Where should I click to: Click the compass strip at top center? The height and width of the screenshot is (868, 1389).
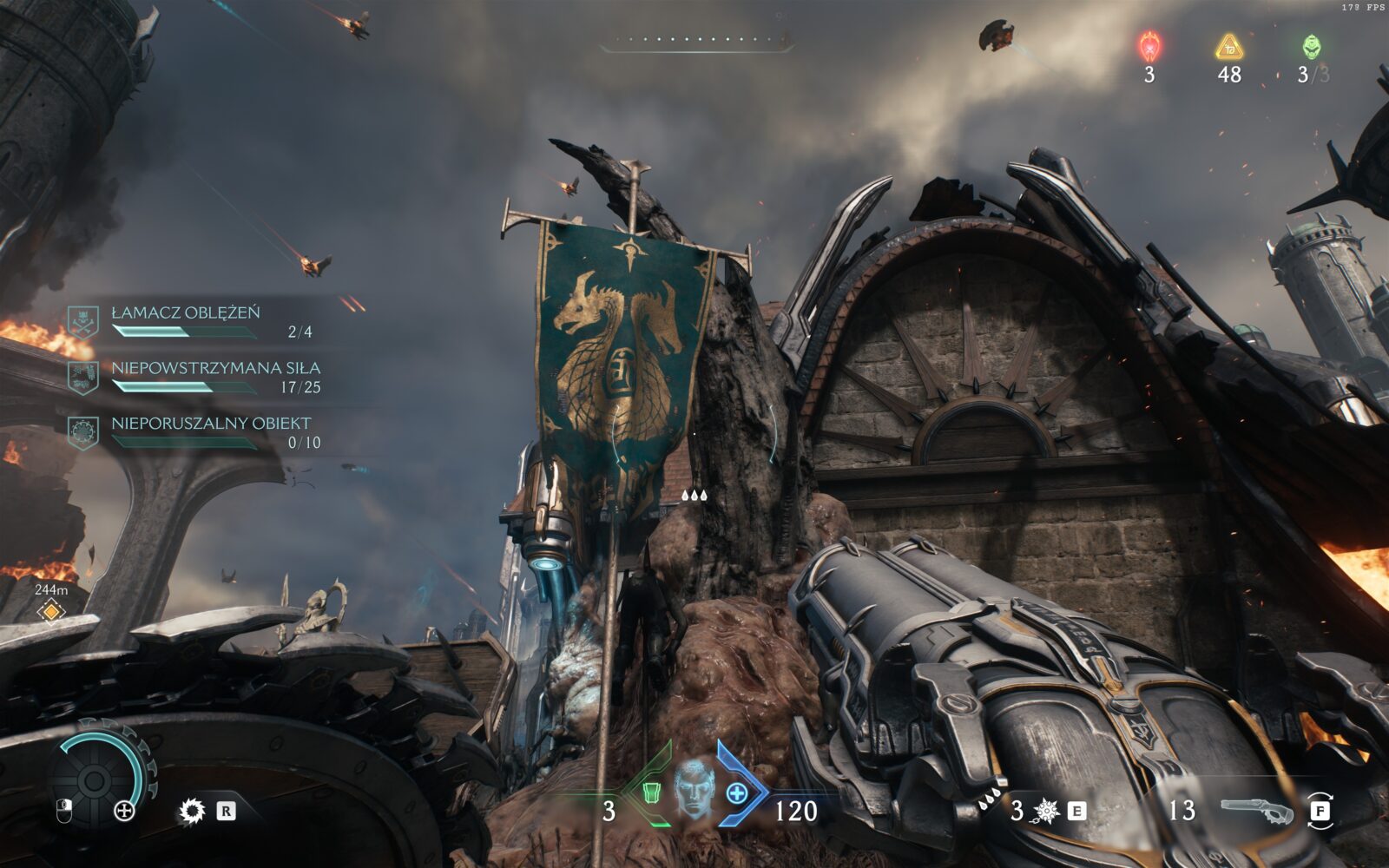coord(695,40)
